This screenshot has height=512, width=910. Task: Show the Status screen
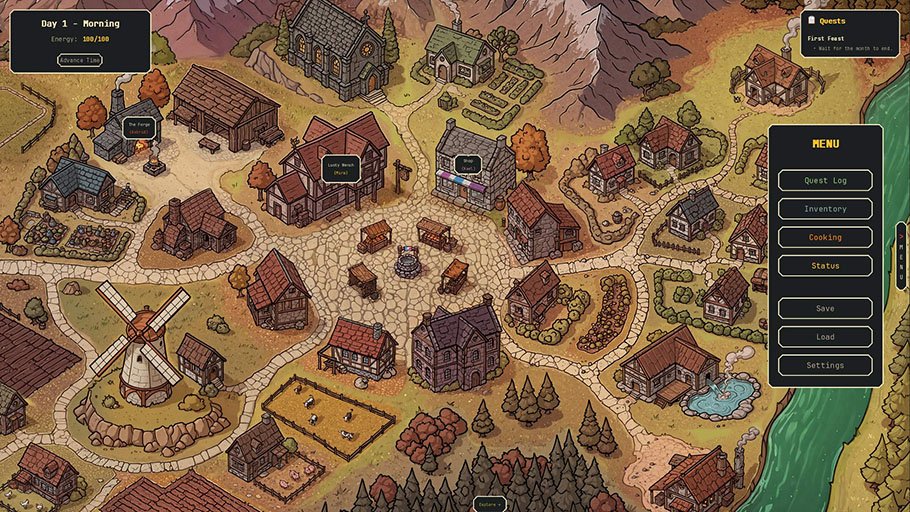point(825,266)
